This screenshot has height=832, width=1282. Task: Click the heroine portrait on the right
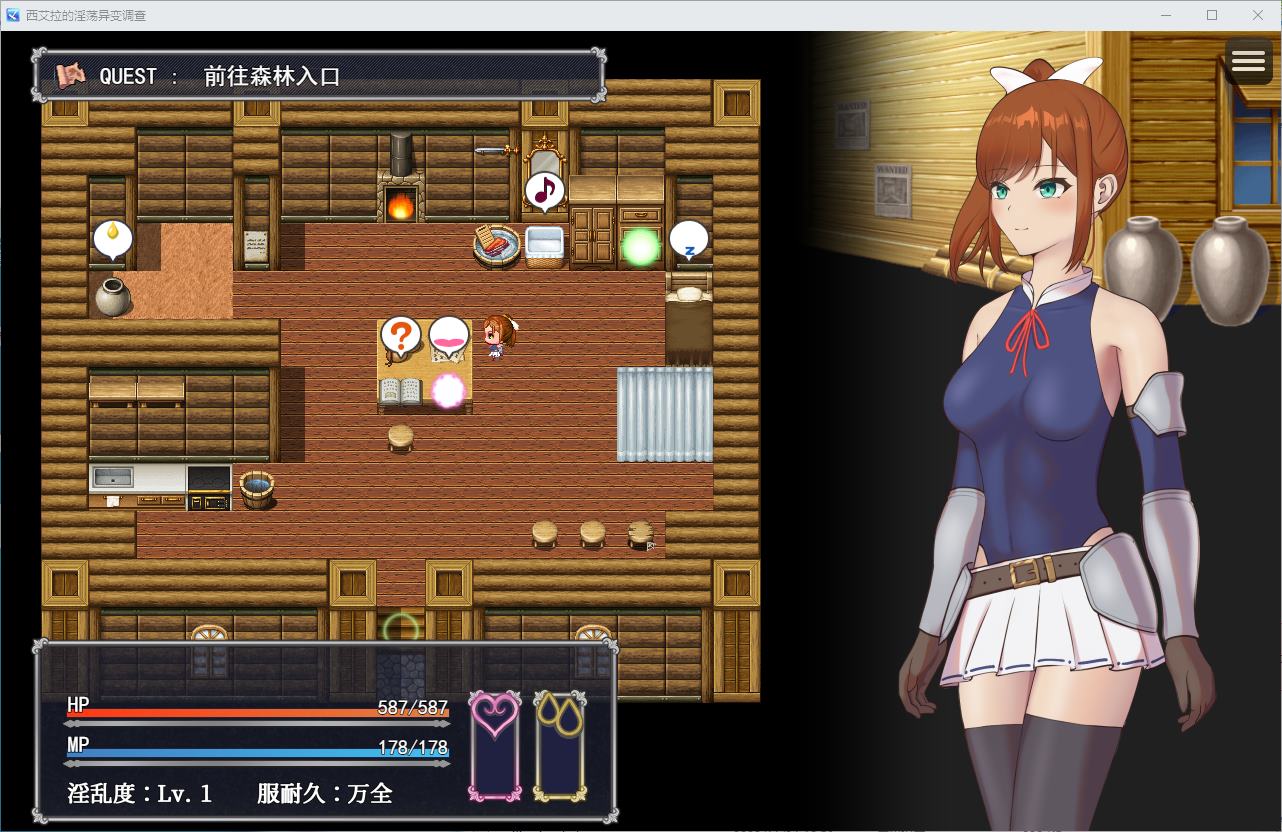[x=1030, y=400]
